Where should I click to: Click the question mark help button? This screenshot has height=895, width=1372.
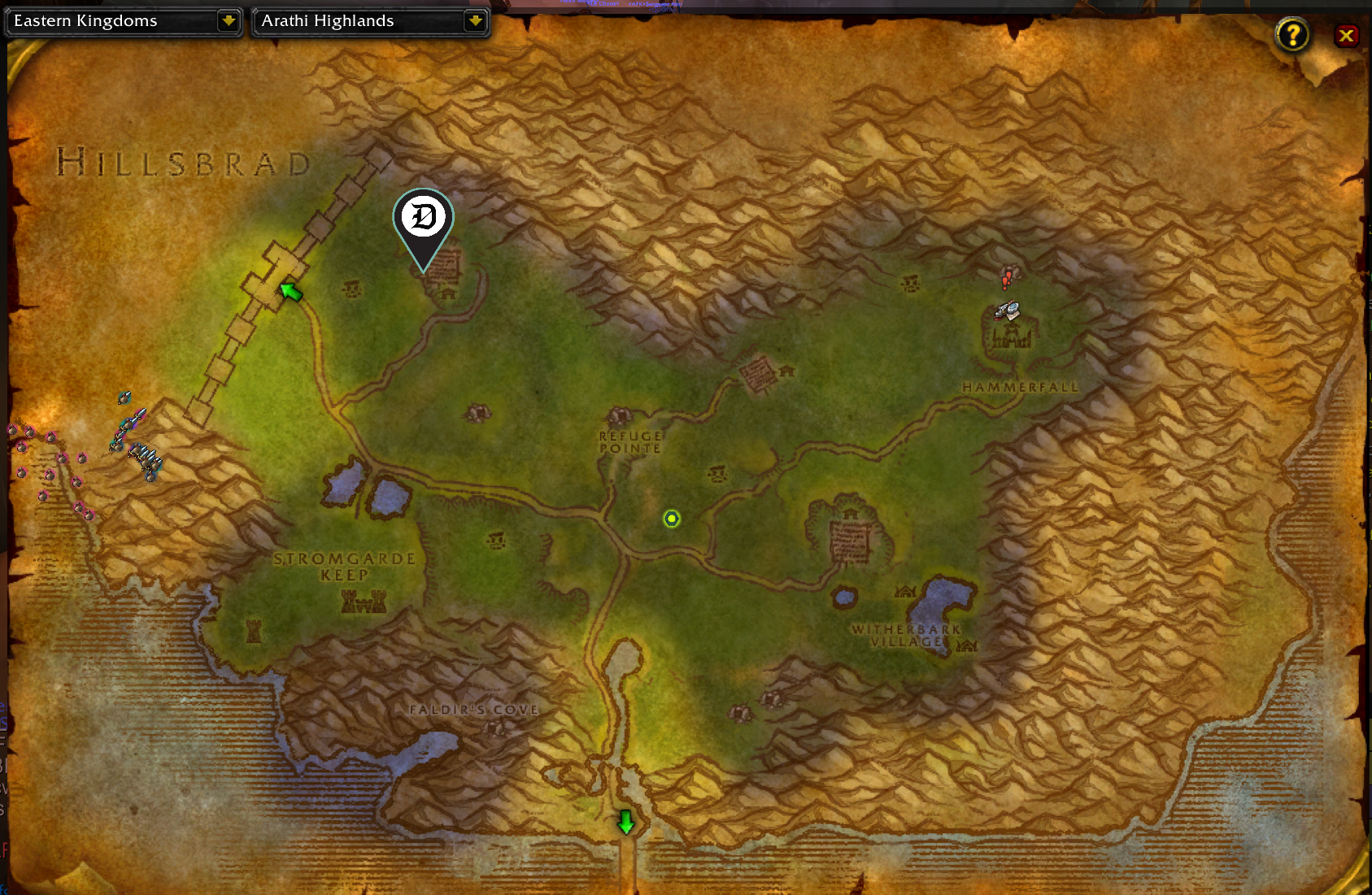point(1292,36)
